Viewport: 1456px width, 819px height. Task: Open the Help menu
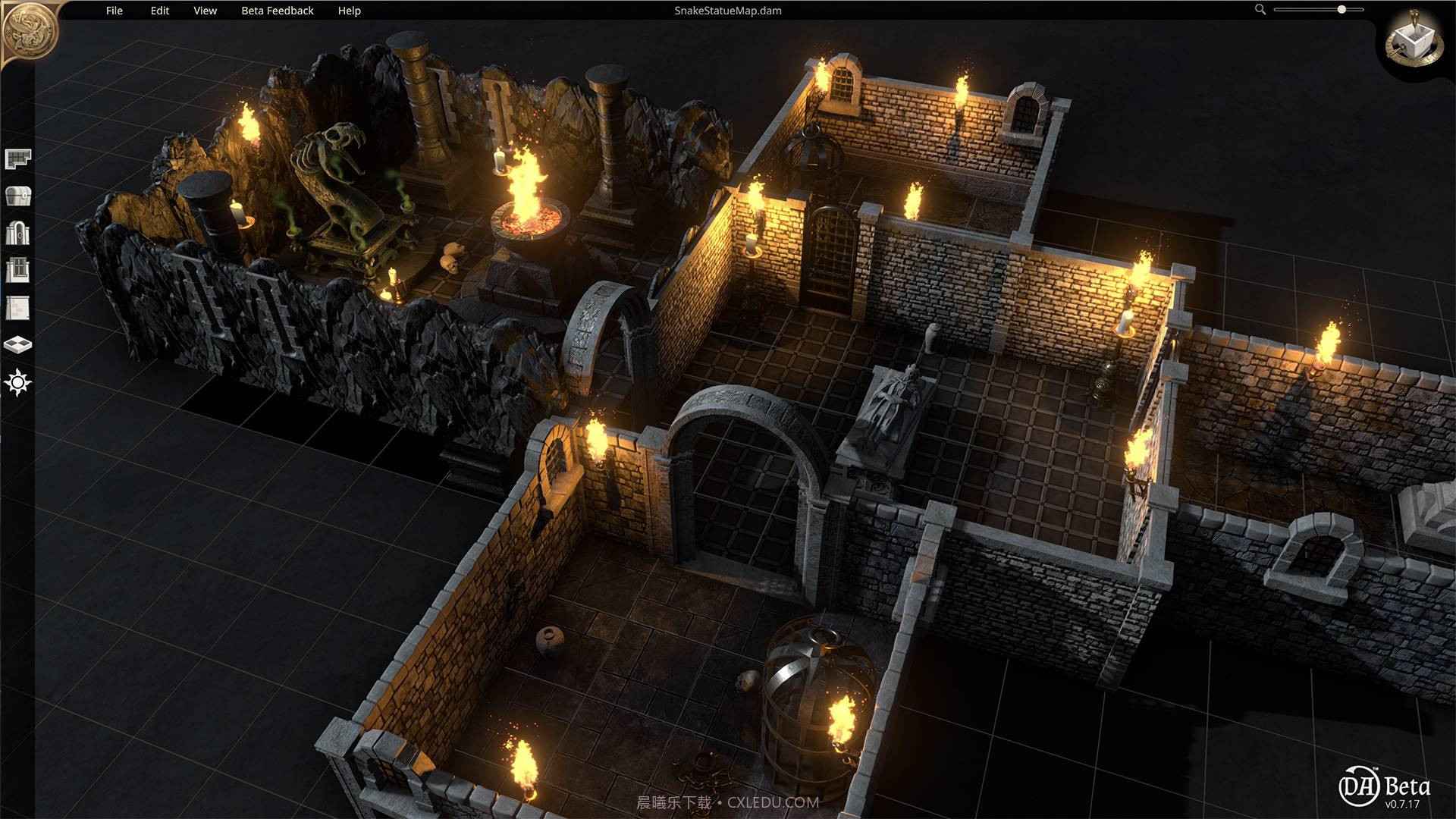click(348, 11)
